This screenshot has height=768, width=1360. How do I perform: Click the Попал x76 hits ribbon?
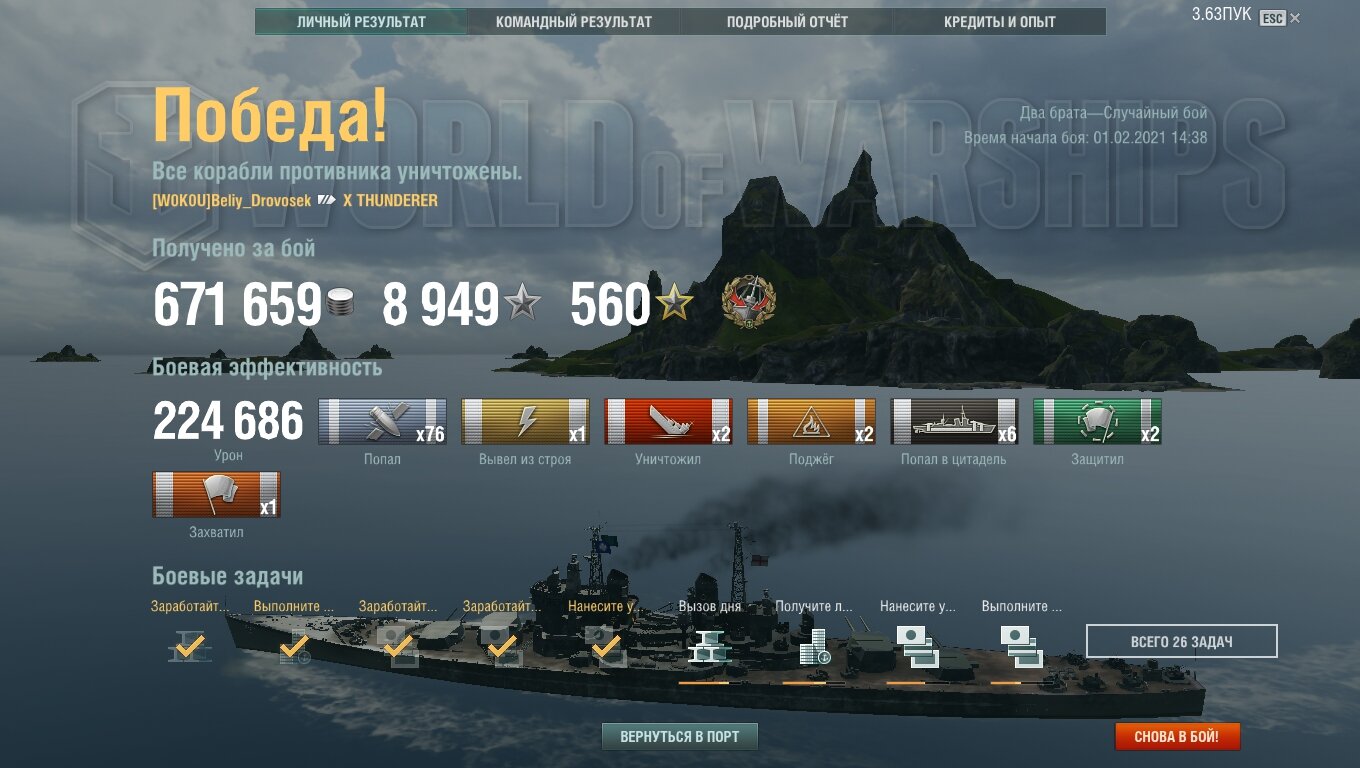click(382, 421)
